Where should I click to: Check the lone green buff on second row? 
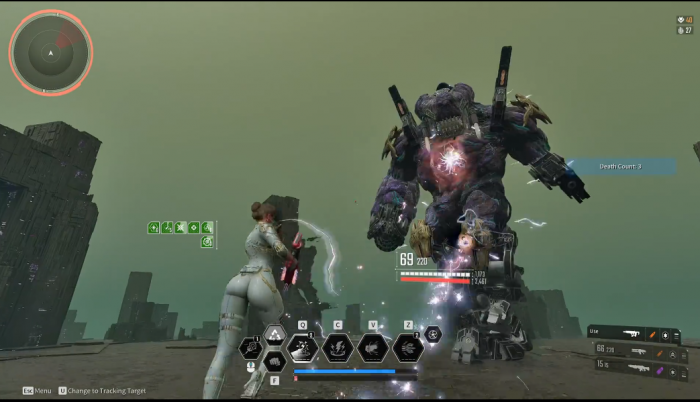pyautogui.click(x=206, y=241)
